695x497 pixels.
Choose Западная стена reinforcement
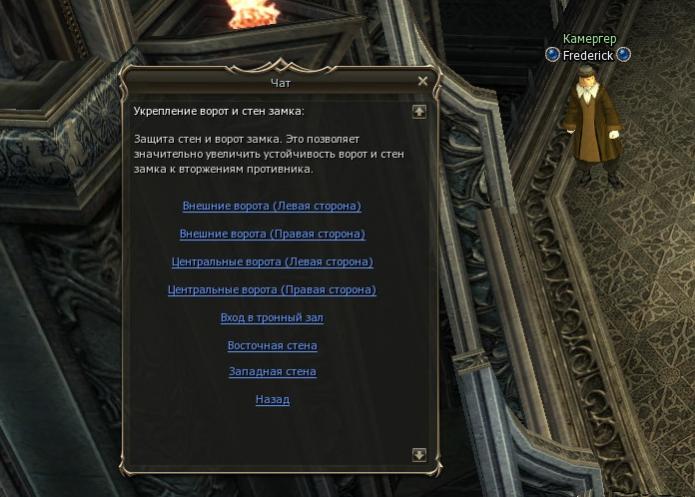click(272, 372)
